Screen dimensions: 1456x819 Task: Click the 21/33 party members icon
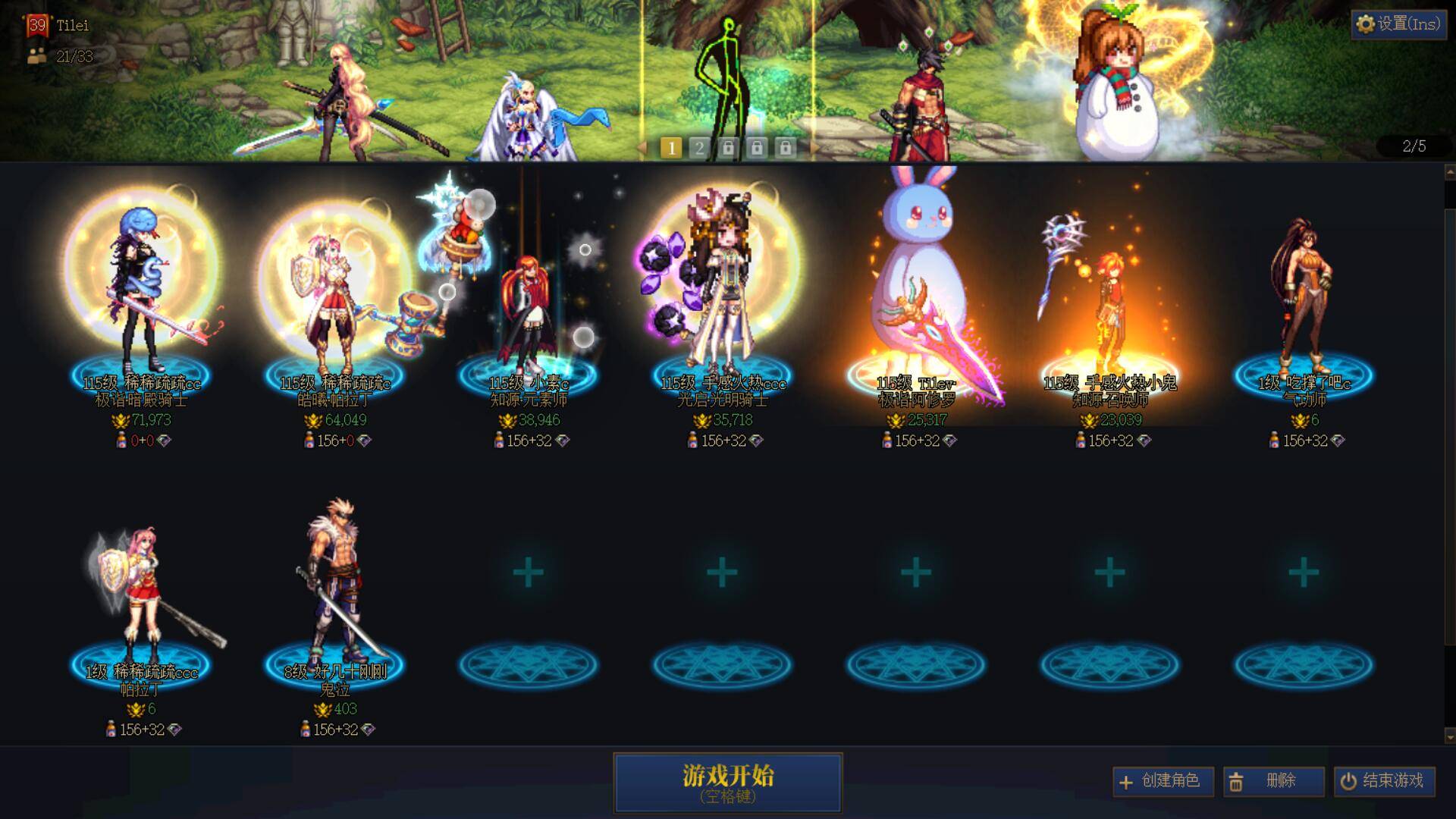[36, 54]
